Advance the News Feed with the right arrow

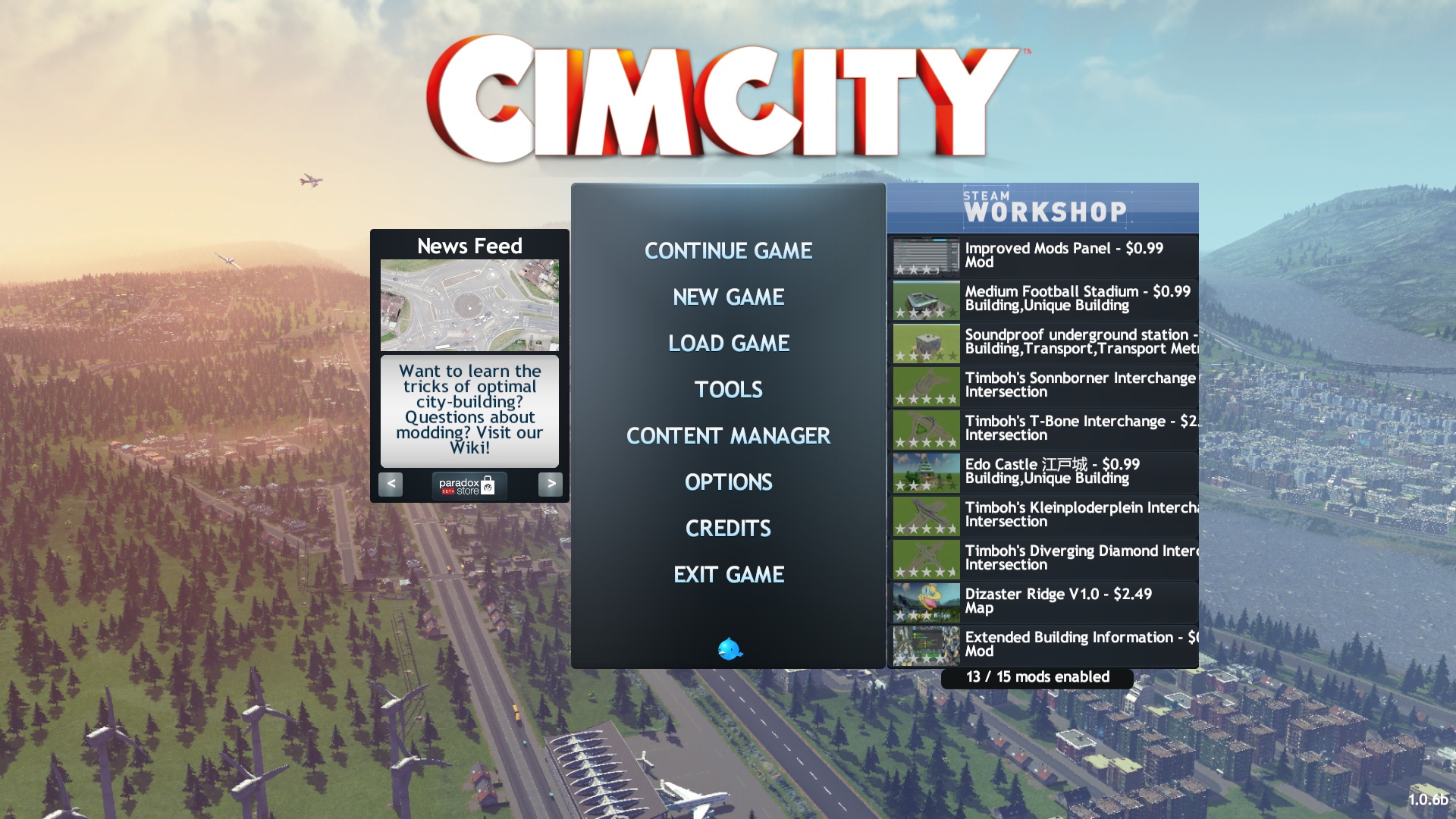pyautogui.click(x=551, y=485)
